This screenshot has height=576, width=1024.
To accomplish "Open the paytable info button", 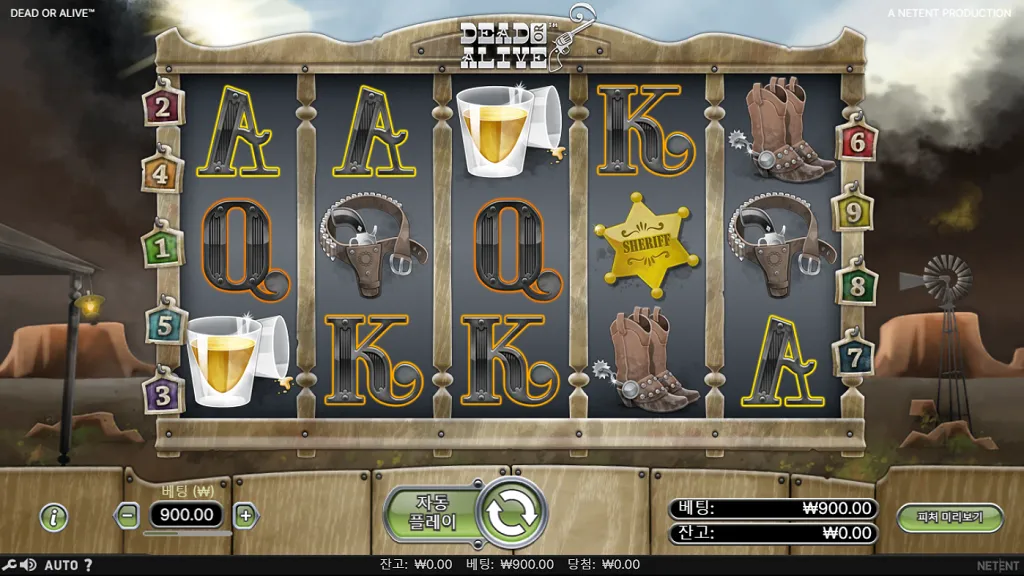I will point(54,517).
